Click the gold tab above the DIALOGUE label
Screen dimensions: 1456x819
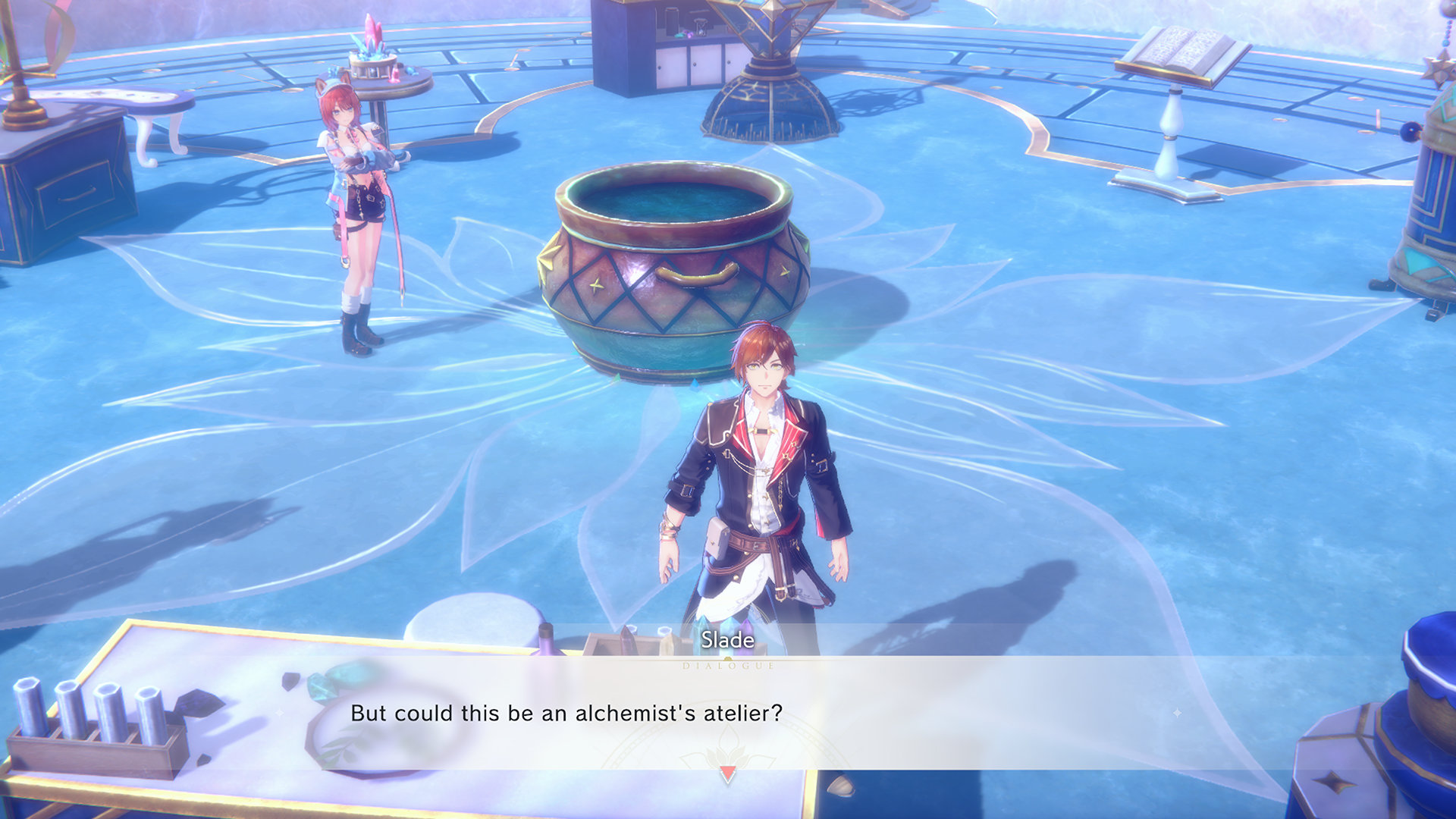pos(727,658)
